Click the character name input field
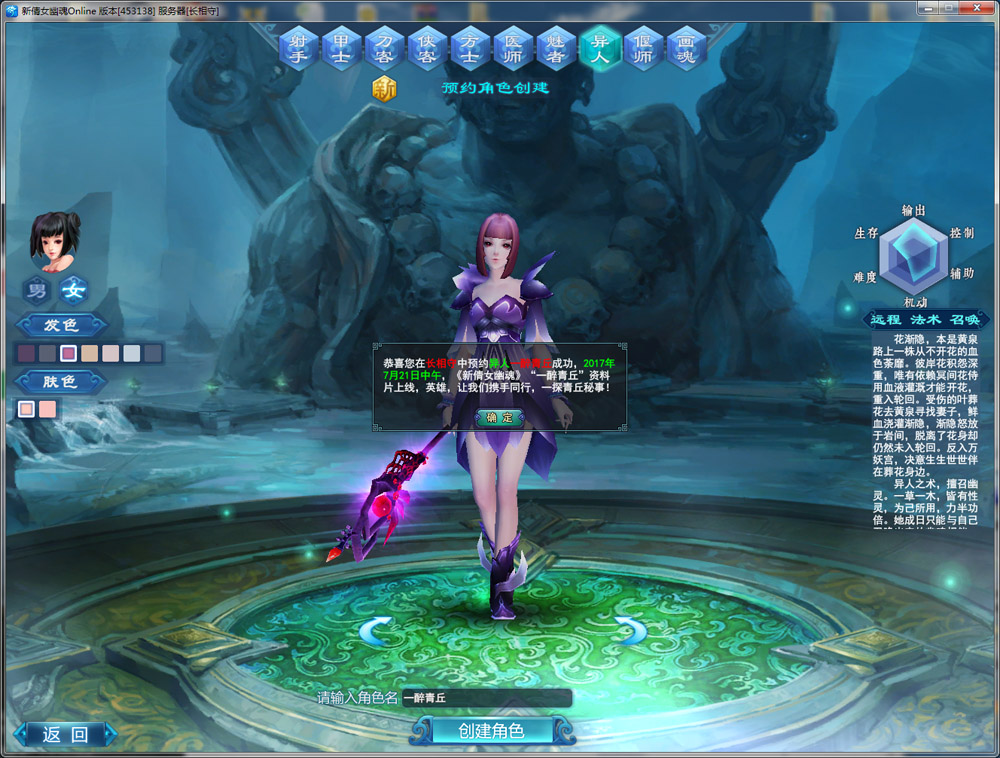 coord(487,698)
